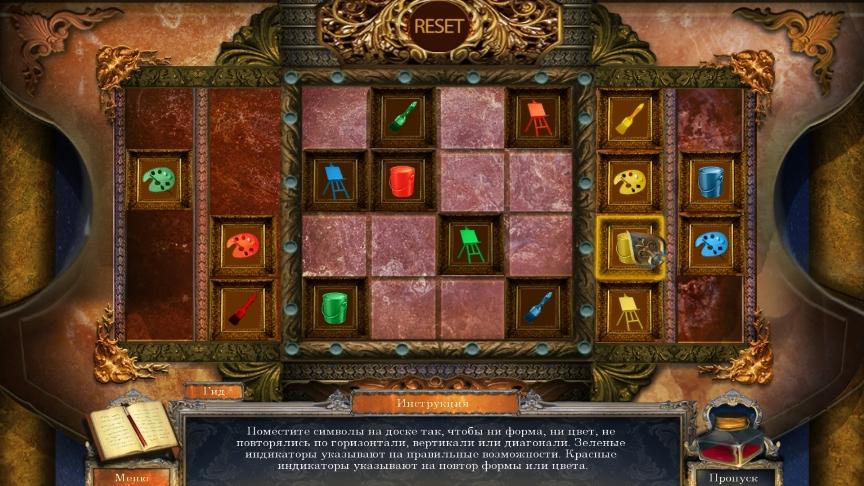864x486 pixels.
Task: Pick the highlighted yellow bucket tile
Action: pos(629,247)
